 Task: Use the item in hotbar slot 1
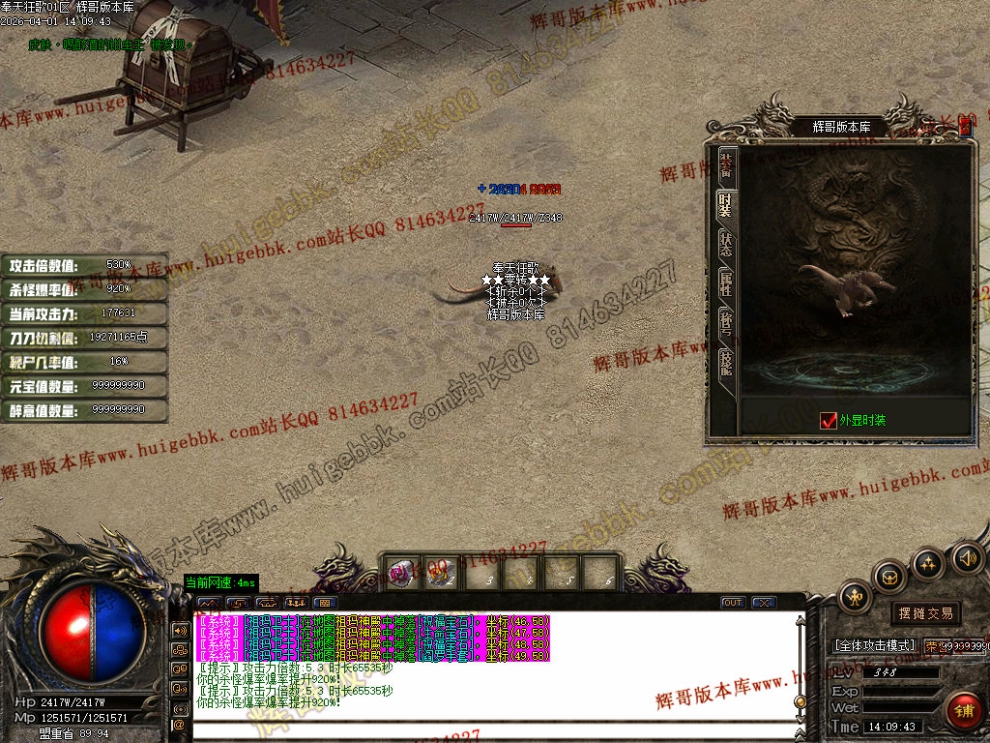pos(401,573)
